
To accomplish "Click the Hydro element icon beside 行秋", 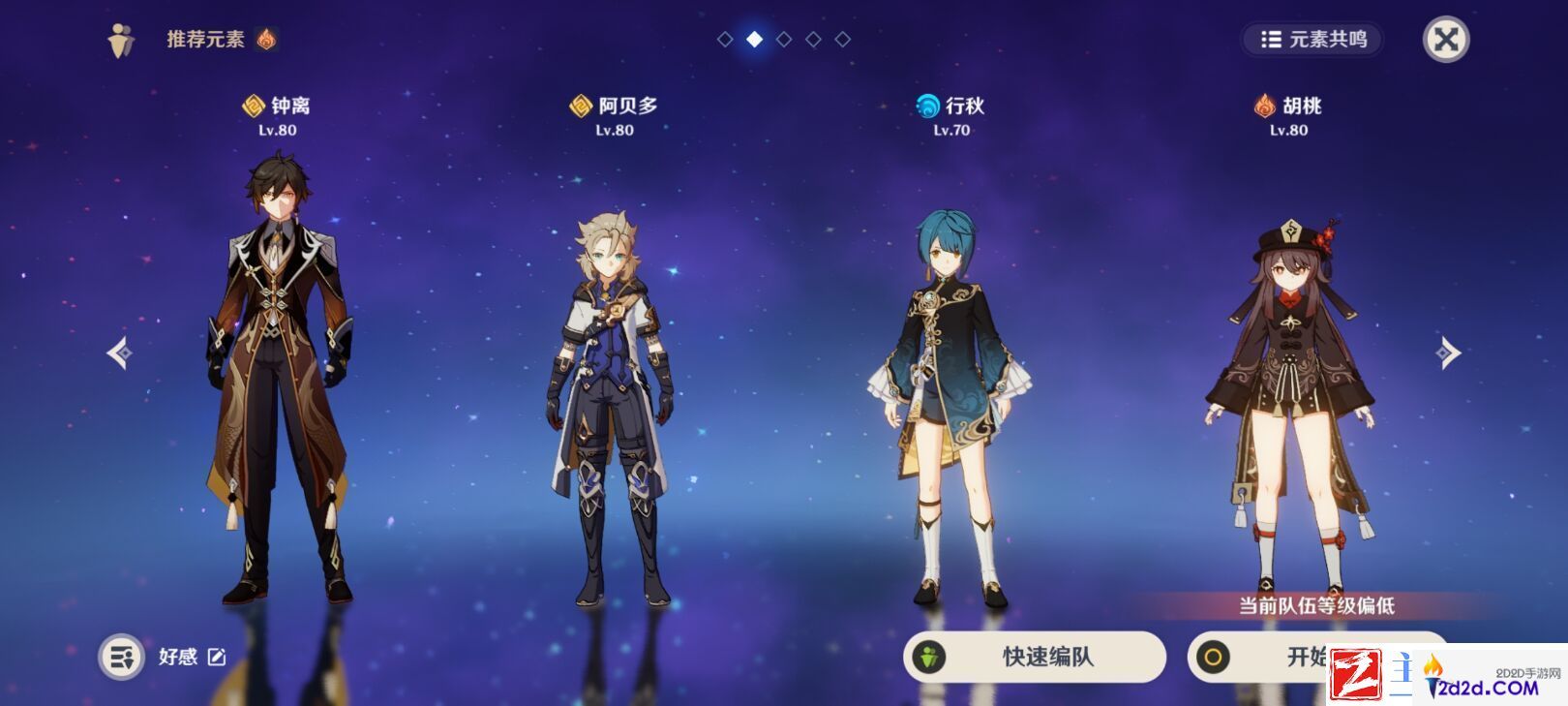I will coord(926,107).
